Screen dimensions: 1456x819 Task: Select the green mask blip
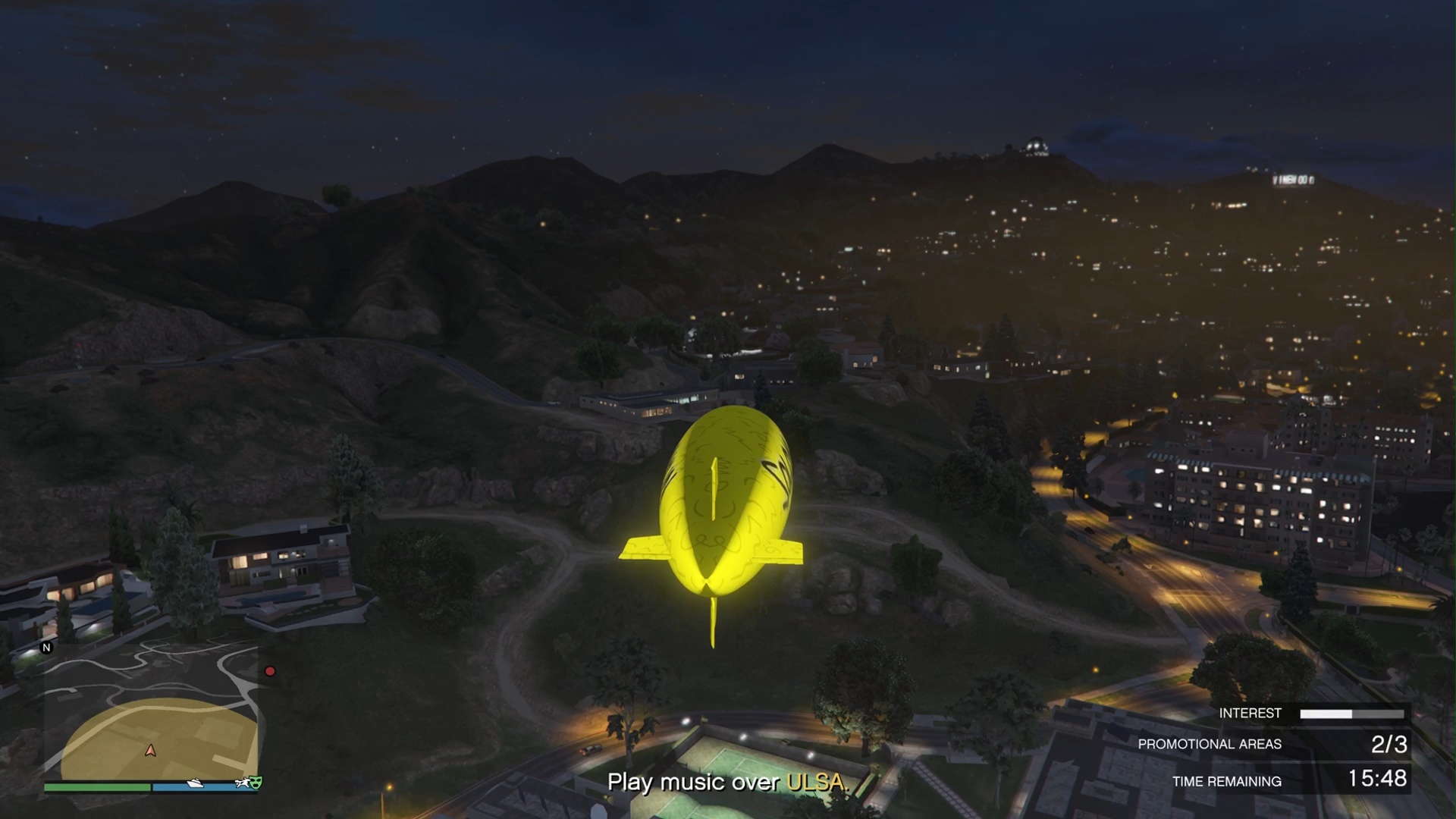[256, 782]
